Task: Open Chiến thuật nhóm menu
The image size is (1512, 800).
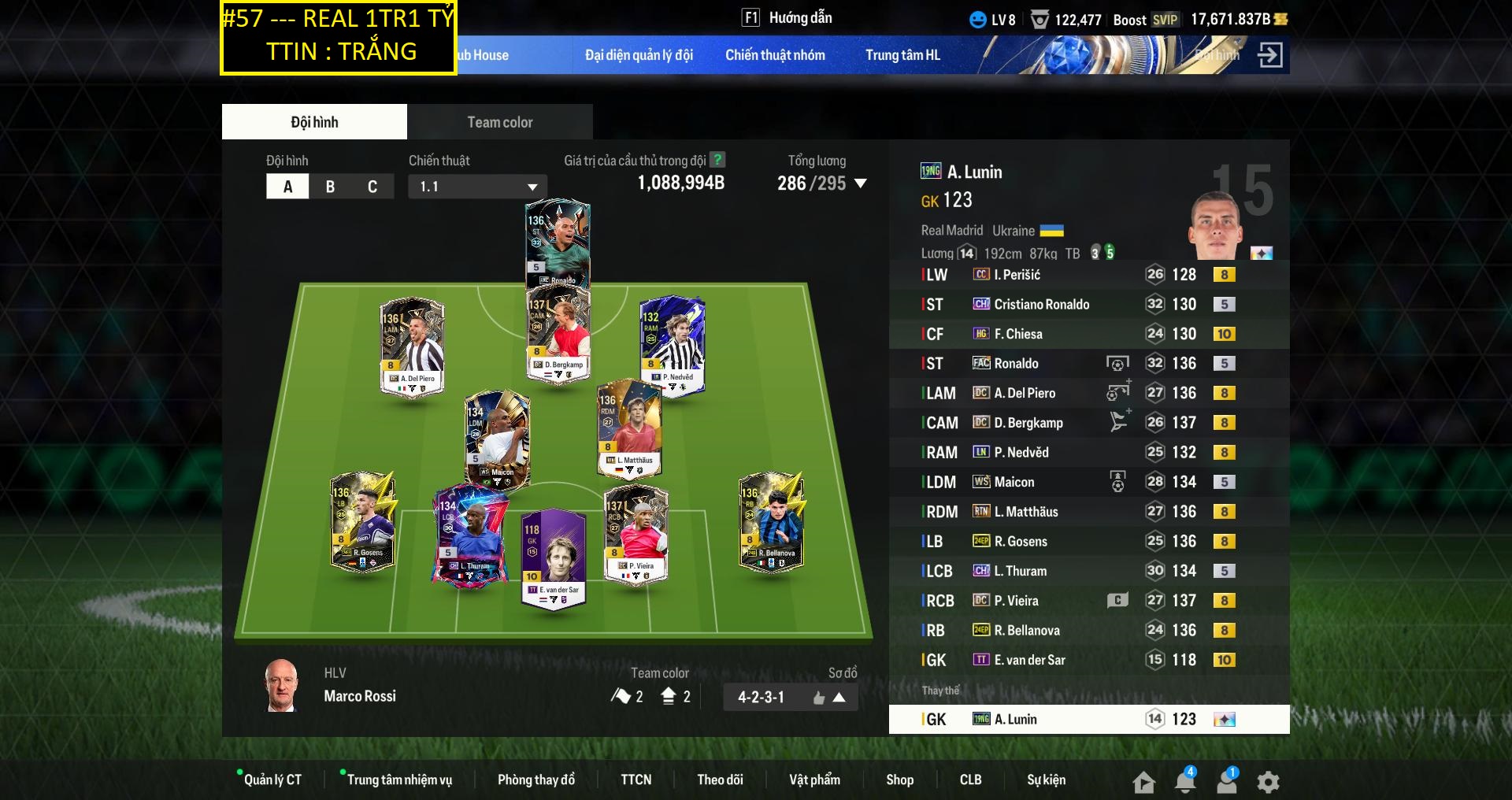Action: [775, 55]
